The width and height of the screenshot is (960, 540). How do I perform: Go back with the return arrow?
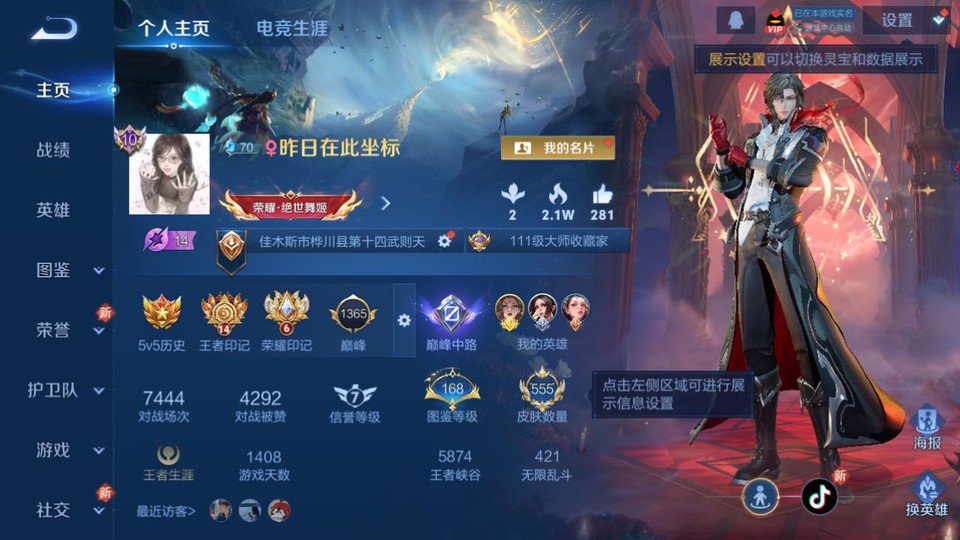[54, 28]
